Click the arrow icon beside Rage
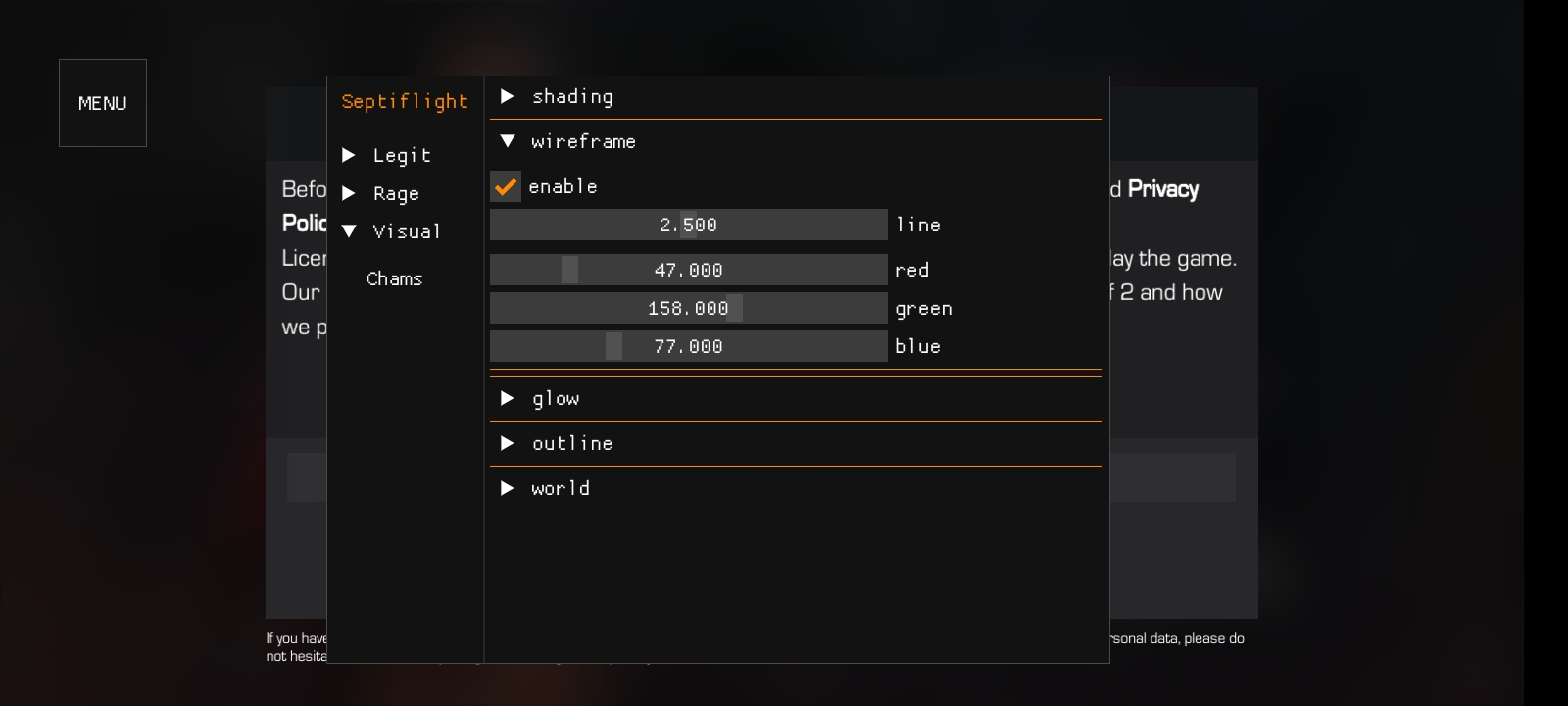1568x706 pixels. tap(350, 193)
